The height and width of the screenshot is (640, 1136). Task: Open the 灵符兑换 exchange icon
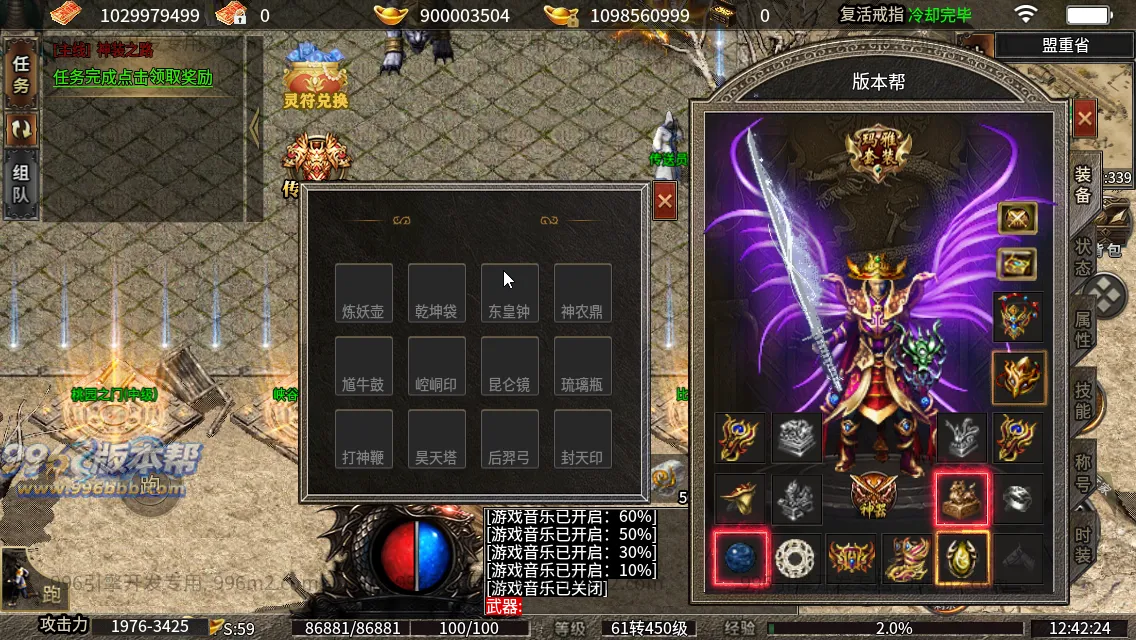[x=315, y=82]
